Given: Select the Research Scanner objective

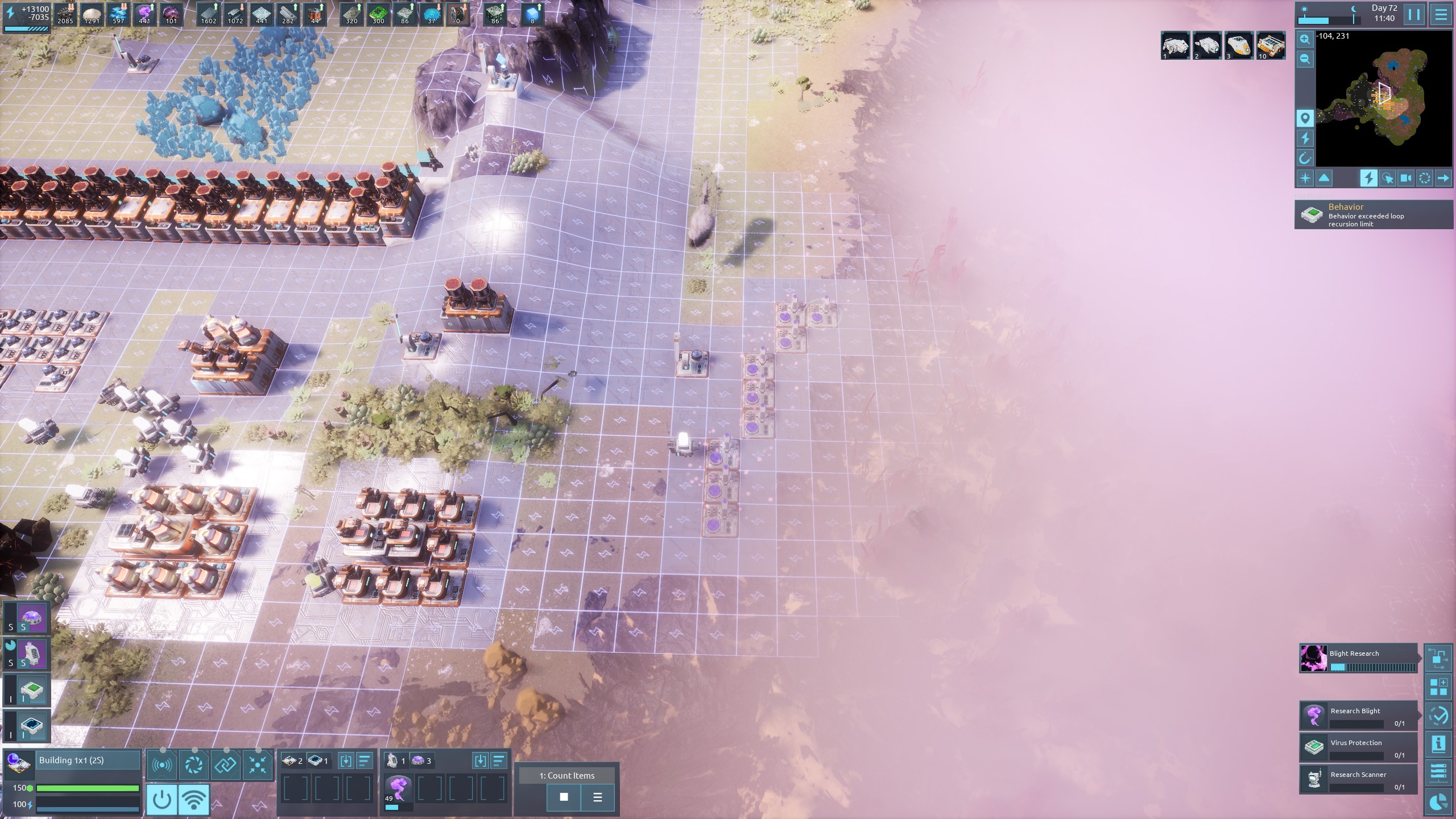Looking at the screenshot, I should tap(1358, 780).
